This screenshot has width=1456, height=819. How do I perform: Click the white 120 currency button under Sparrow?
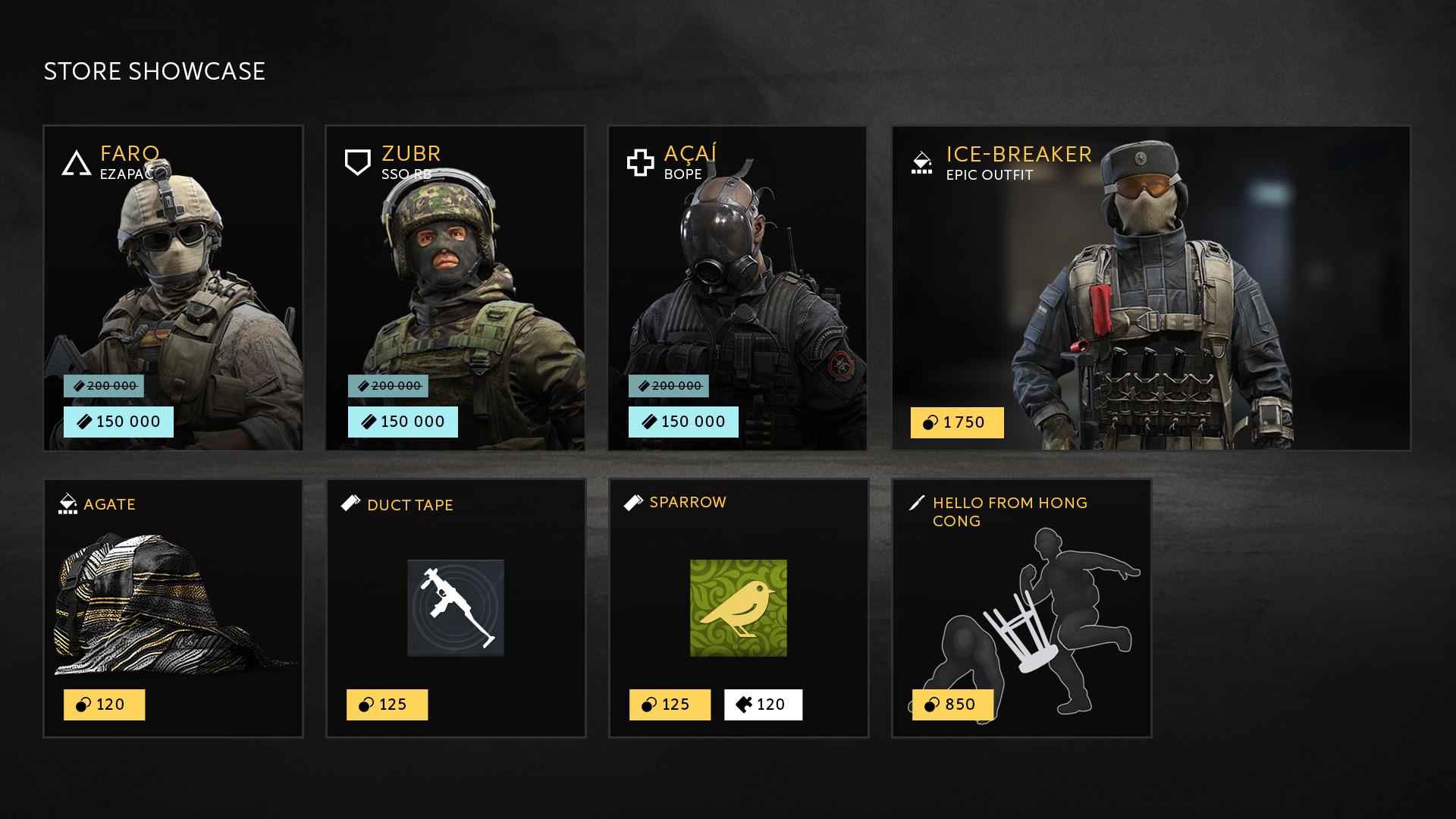(x=763, y=704)
